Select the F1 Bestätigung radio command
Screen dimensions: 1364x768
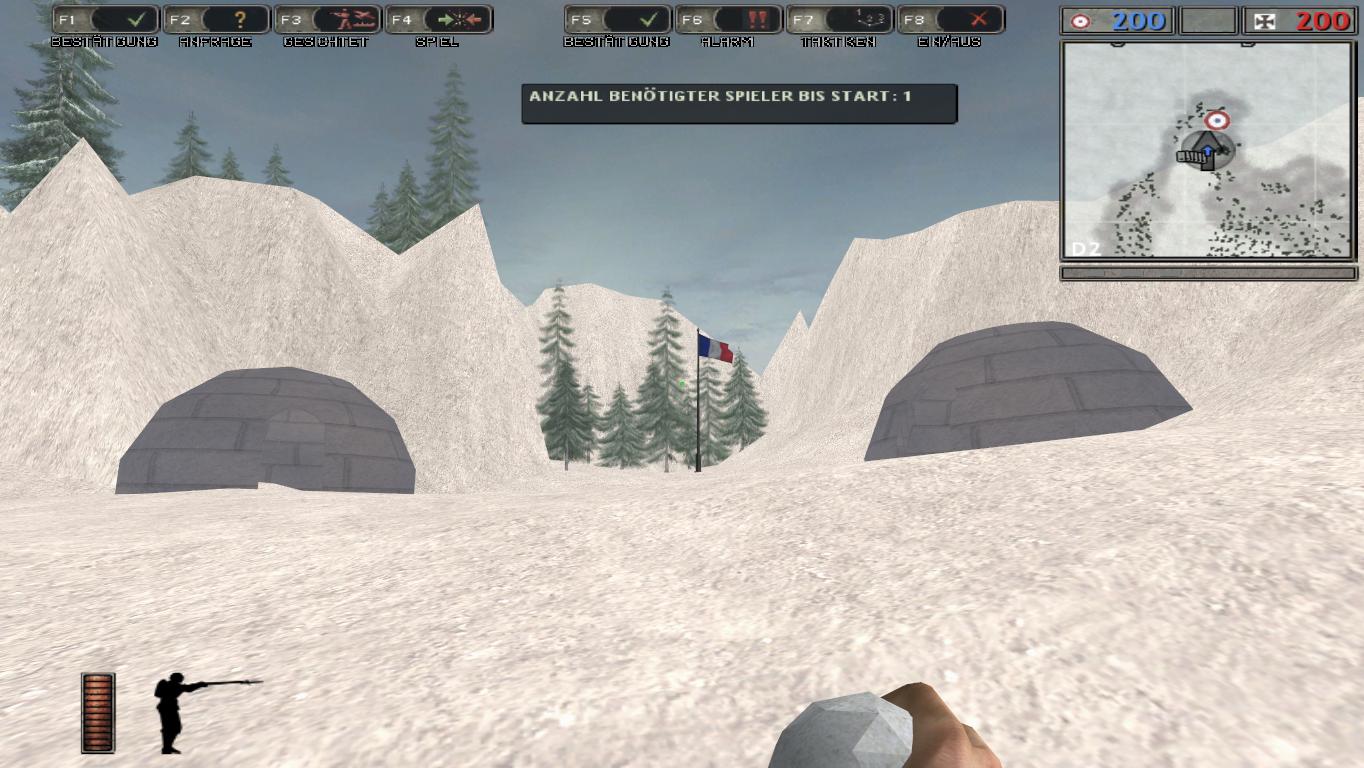coord(105,20)
